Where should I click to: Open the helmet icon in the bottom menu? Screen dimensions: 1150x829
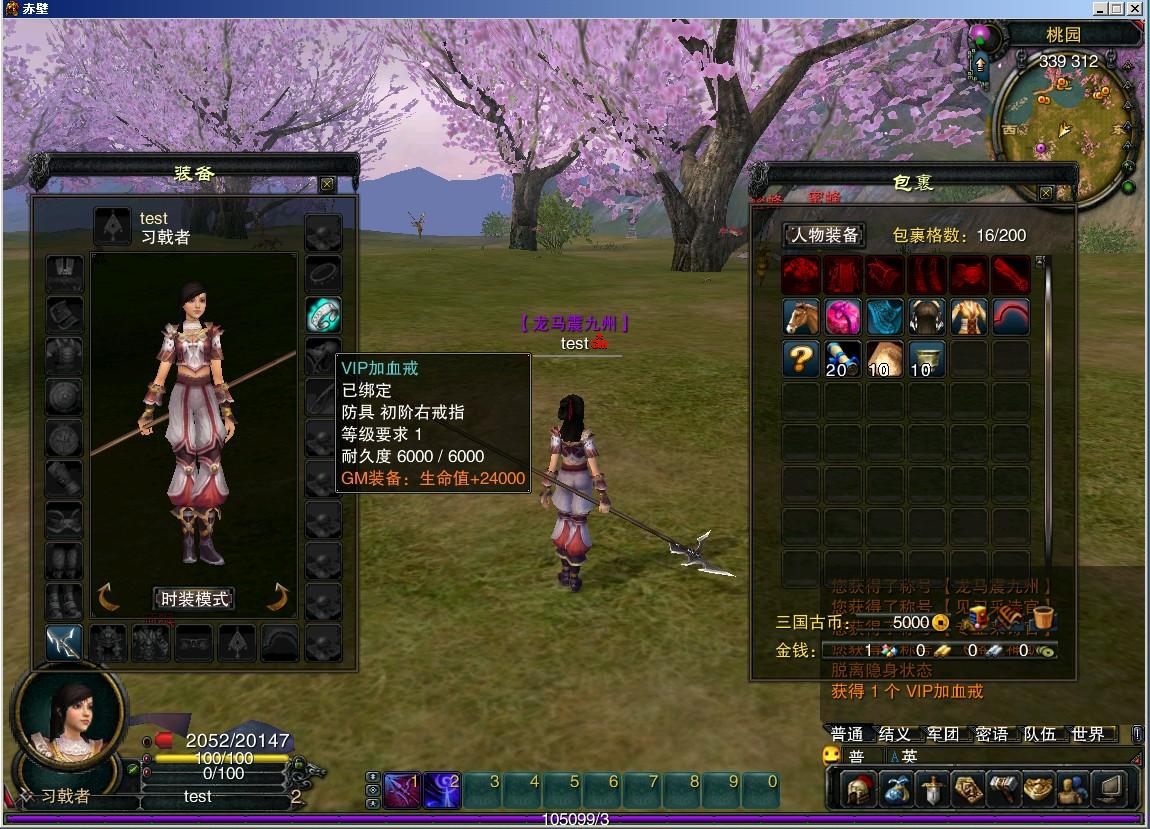(857, 790)
